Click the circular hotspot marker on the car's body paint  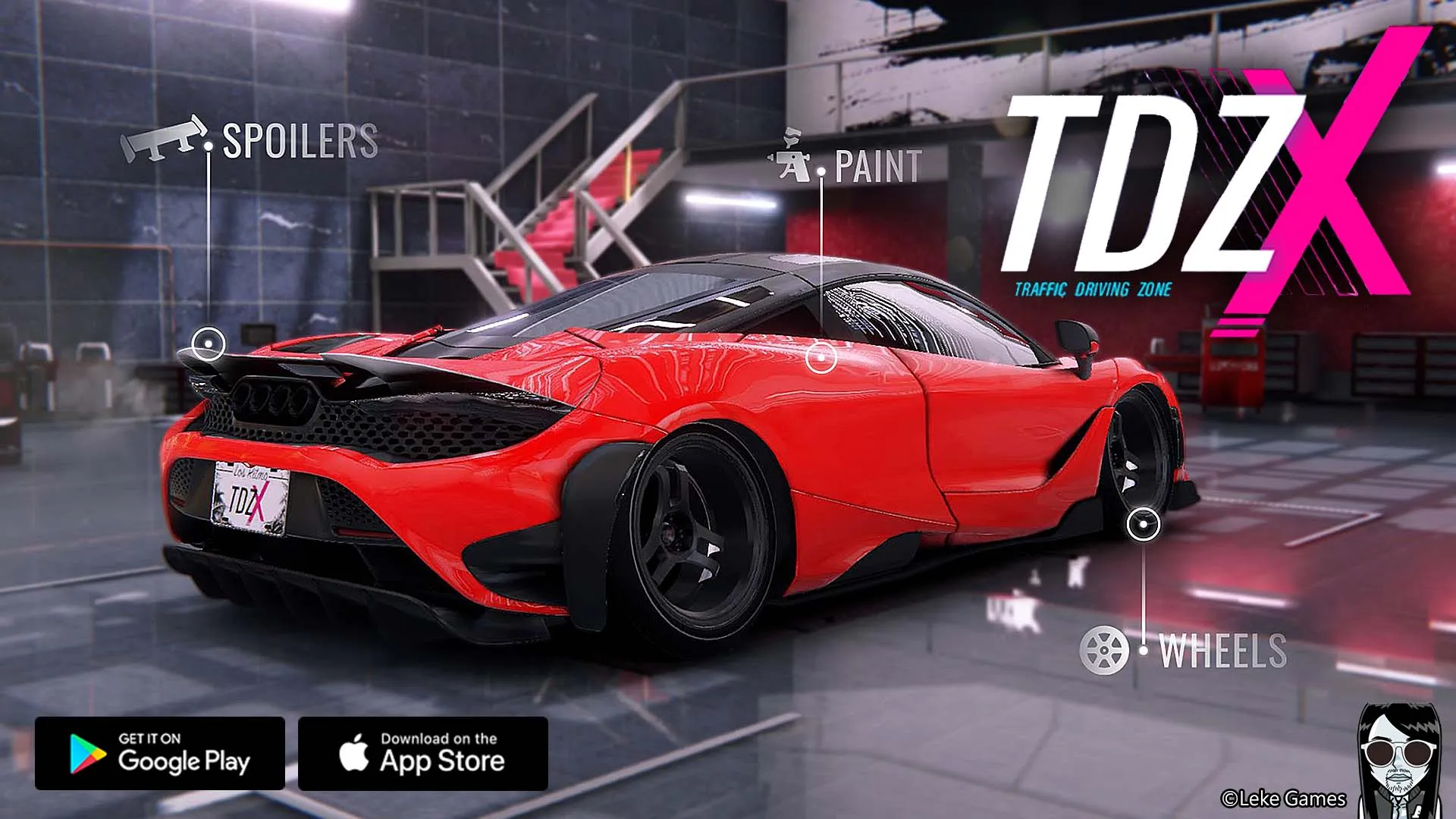(x=821, y=356)
